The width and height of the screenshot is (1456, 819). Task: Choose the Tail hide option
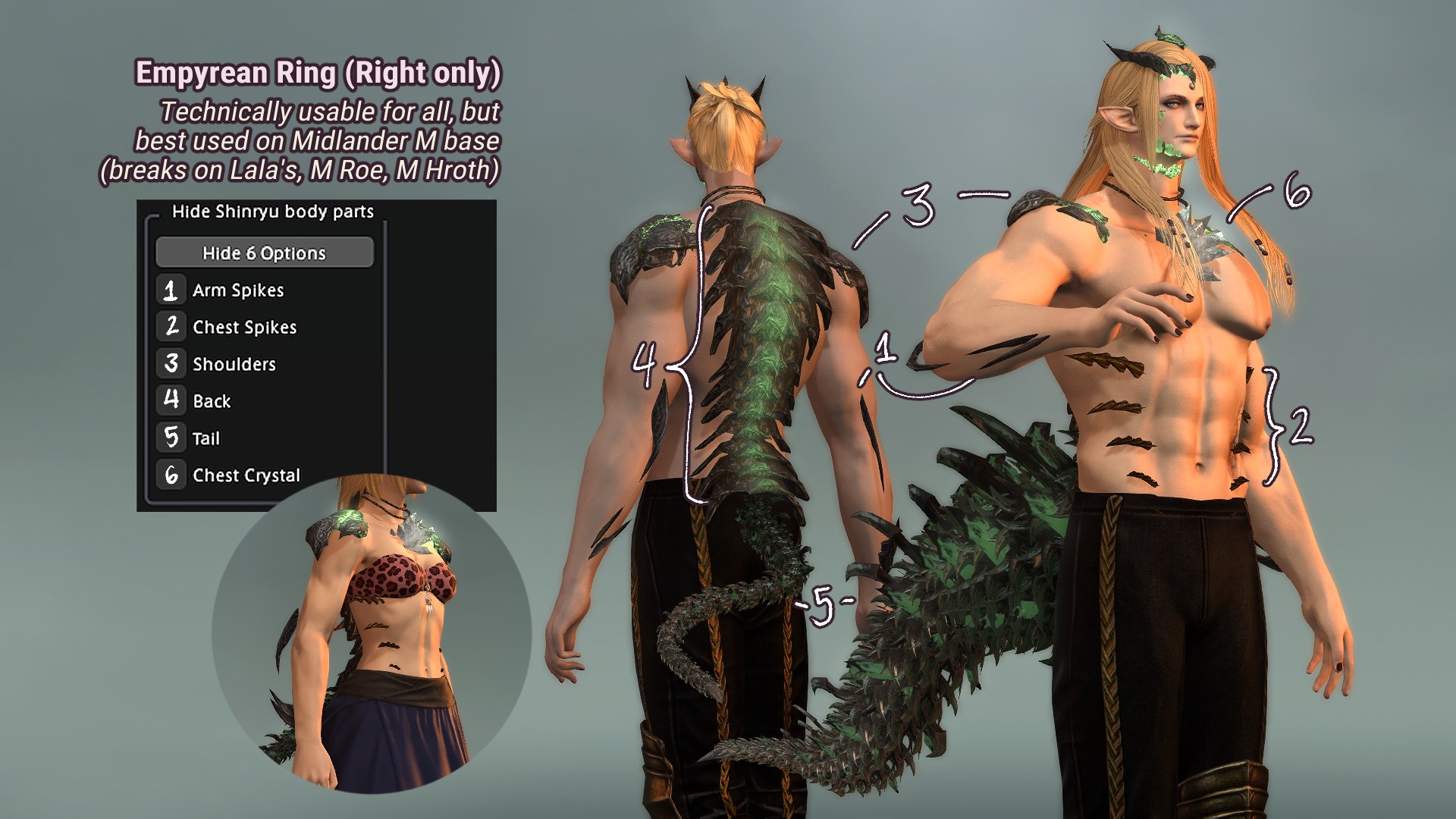tap(171, 438)
